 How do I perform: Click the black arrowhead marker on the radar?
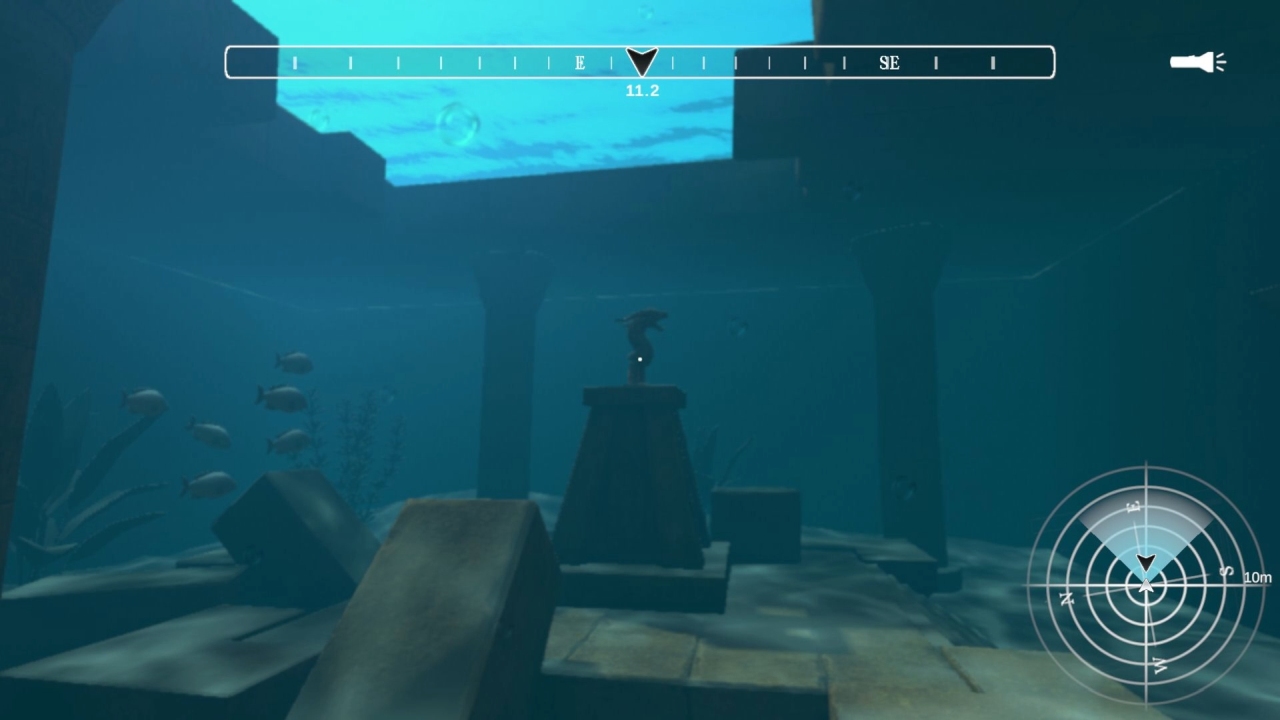[x=1146, y=562]
